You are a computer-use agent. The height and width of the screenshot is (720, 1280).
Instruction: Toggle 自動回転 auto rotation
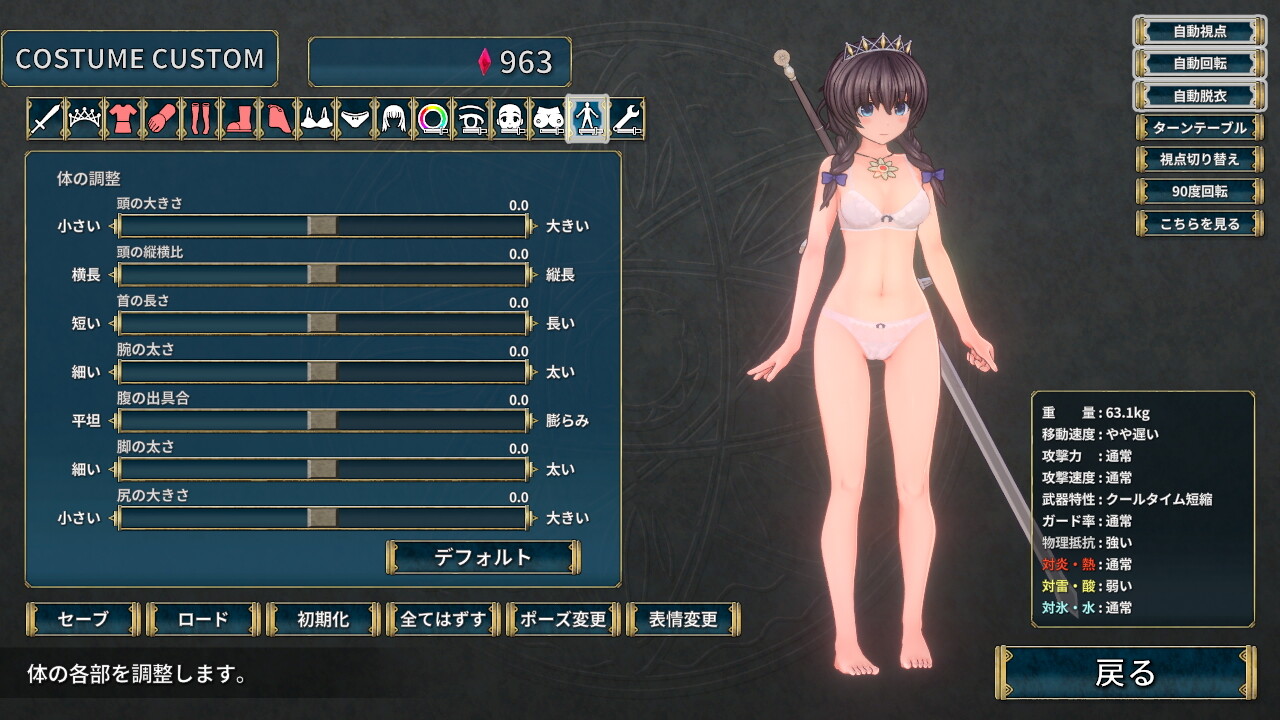1199,63
